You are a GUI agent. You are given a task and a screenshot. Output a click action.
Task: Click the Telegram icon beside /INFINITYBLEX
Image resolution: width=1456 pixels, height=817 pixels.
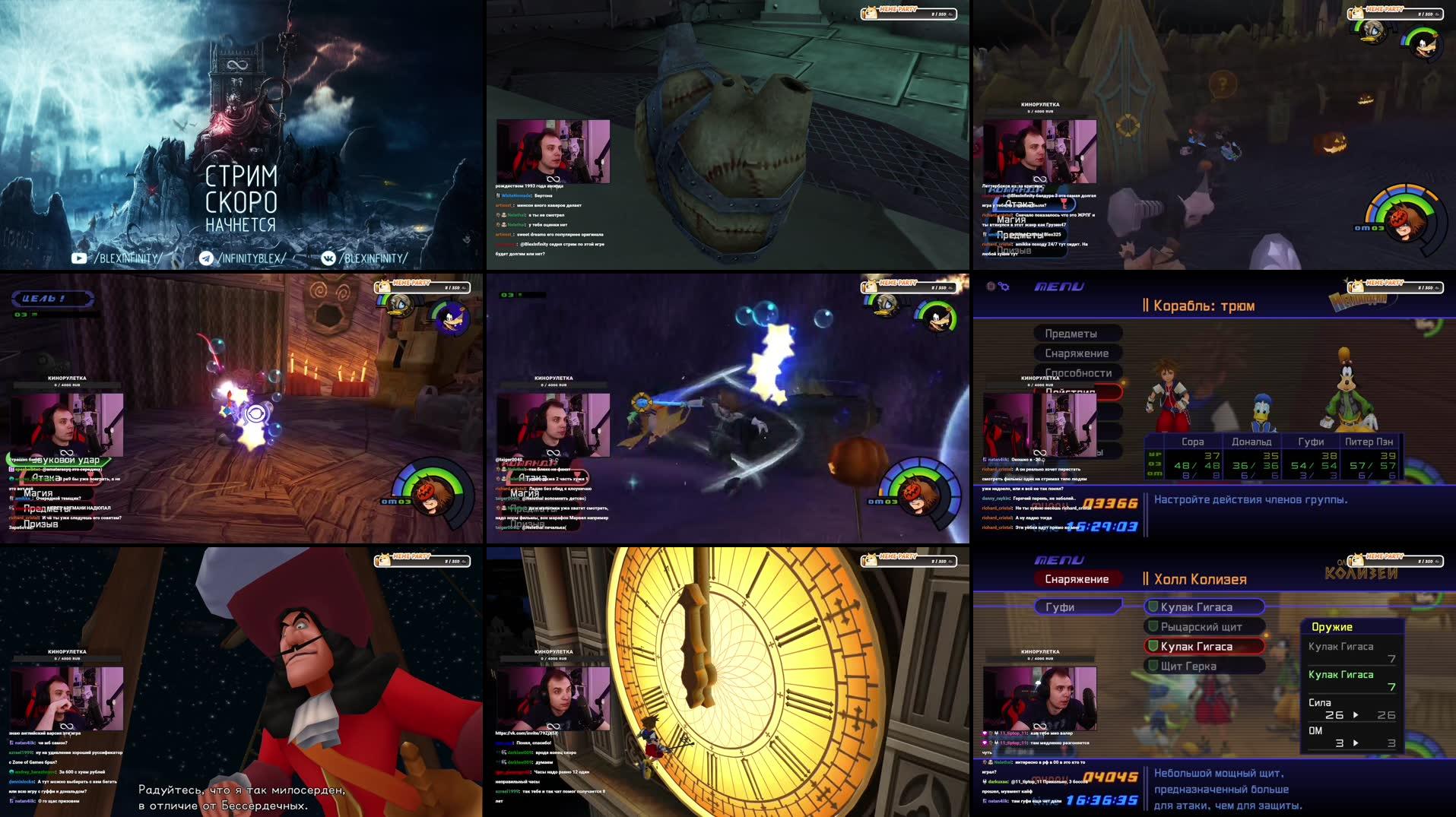pos(205,258)
